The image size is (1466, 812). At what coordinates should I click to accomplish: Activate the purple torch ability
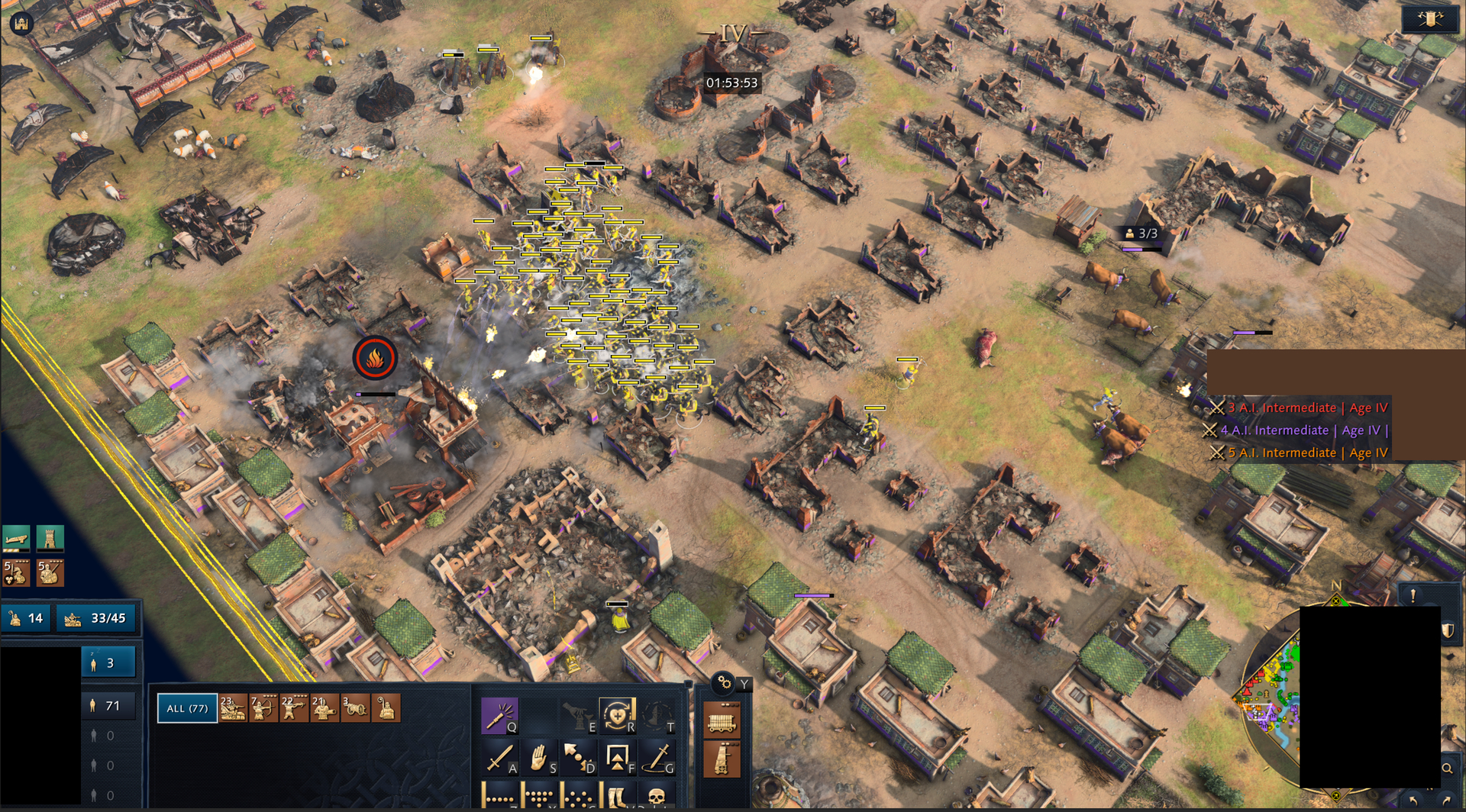(x=499, y=716)
